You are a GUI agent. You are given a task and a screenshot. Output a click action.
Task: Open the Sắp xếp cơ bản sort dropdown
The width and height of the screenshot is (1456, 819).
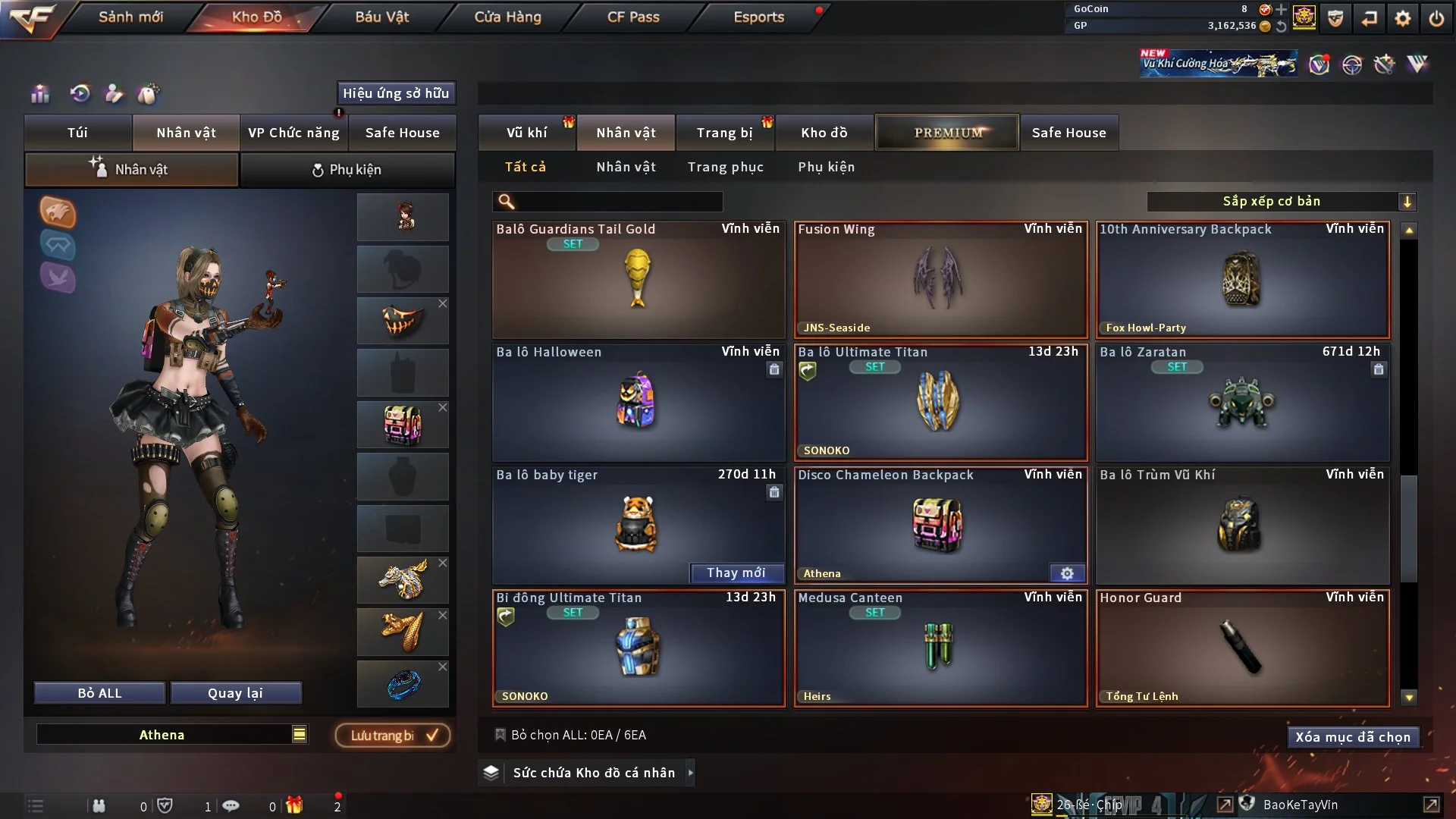click(x=1280, y=201)
